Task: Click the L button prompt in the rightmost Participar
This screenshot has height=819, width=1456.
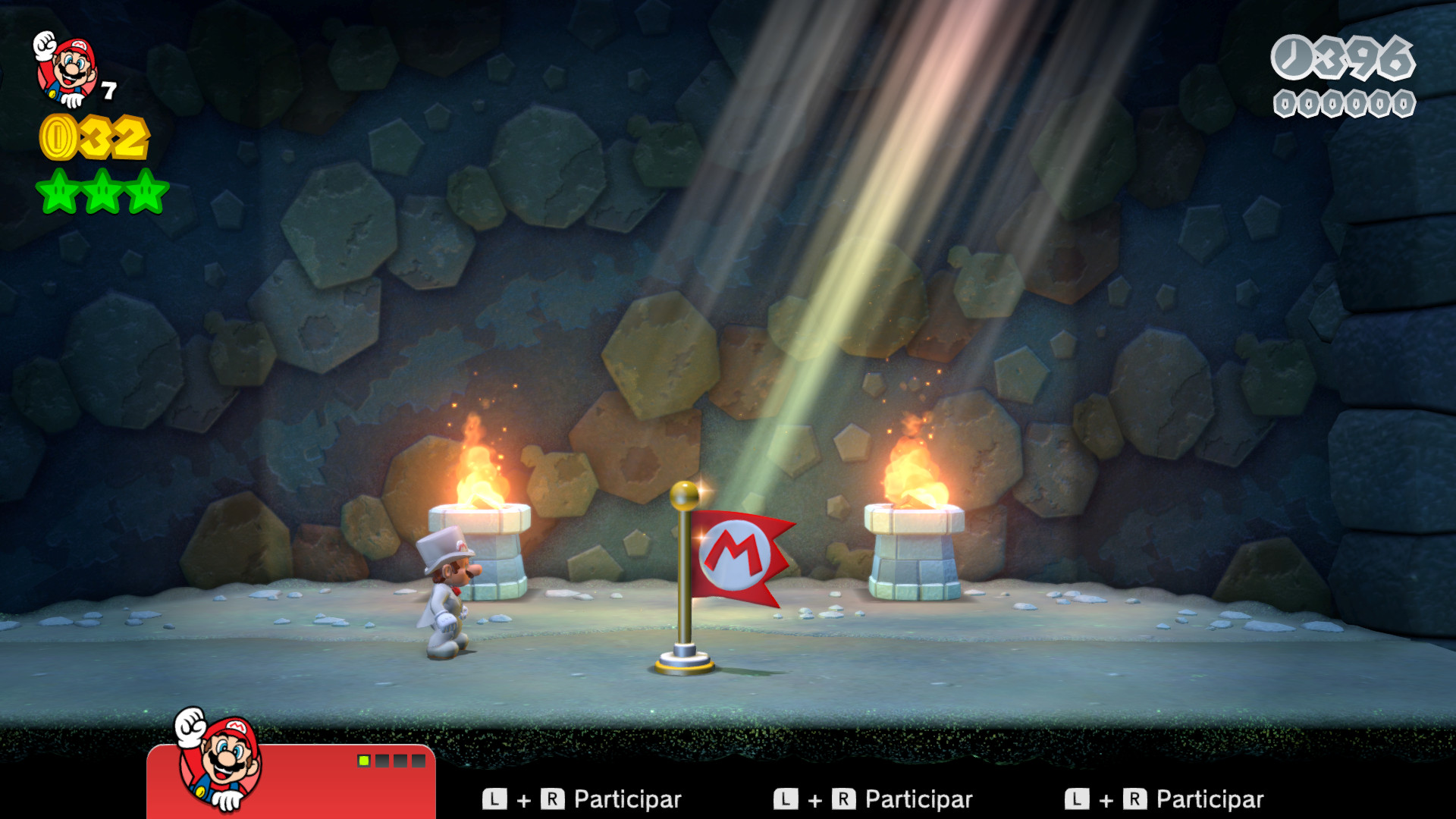Action: [x=1079, y=799]
